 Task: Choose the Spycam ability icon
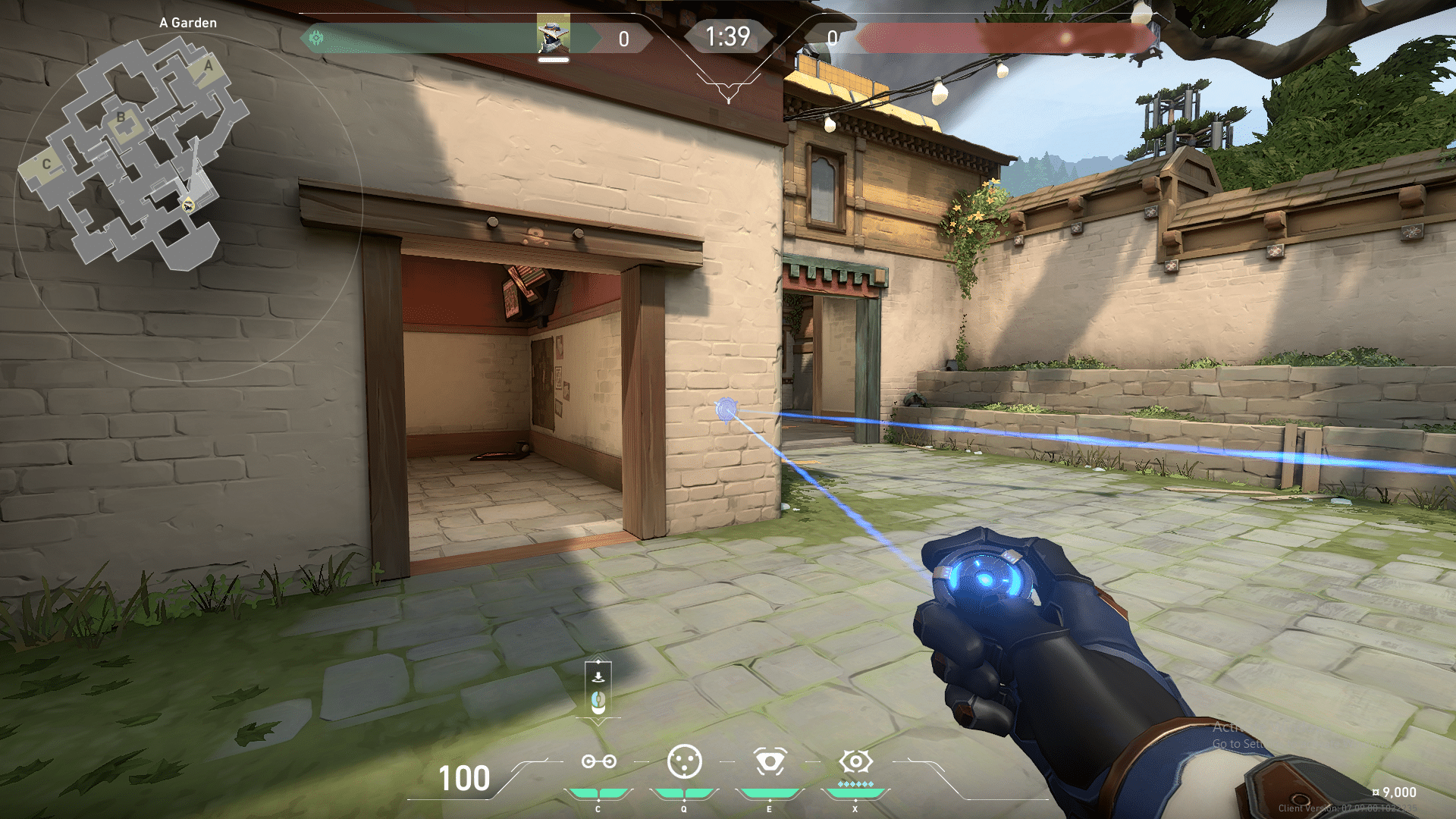[769, 761]
